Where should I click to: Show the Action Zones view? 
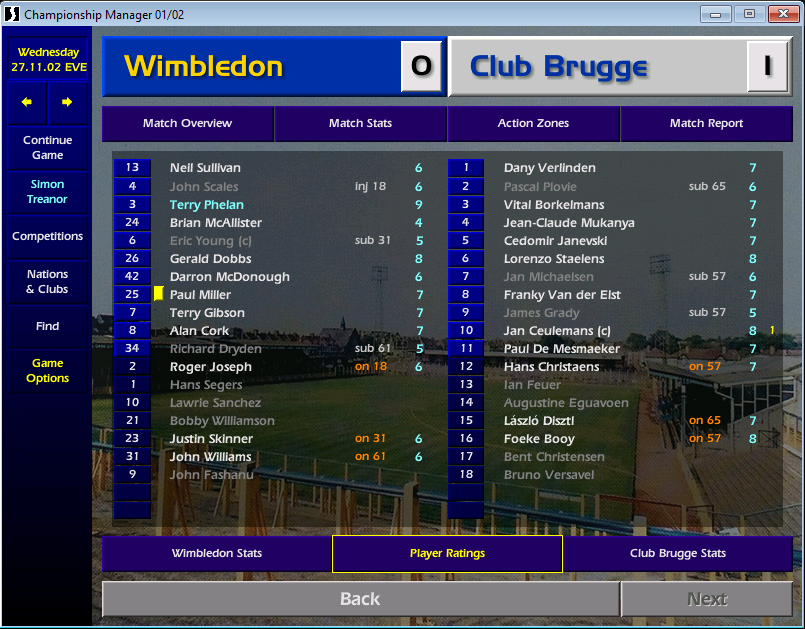point(533,124)
